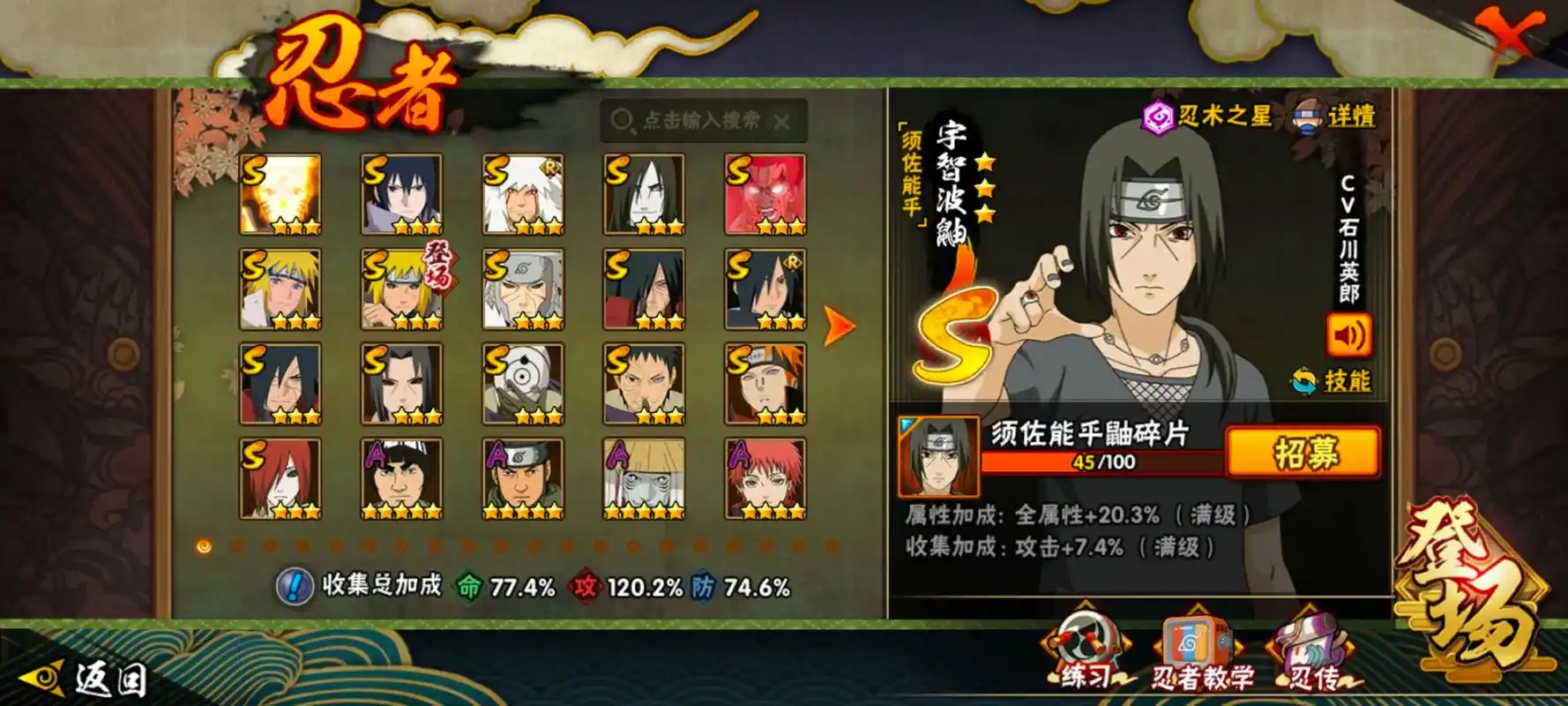The width and height of the screenshot is (1568, 706).
Task: Select the orange spiral-masked Tobi portrait
Action: (523, 384)
